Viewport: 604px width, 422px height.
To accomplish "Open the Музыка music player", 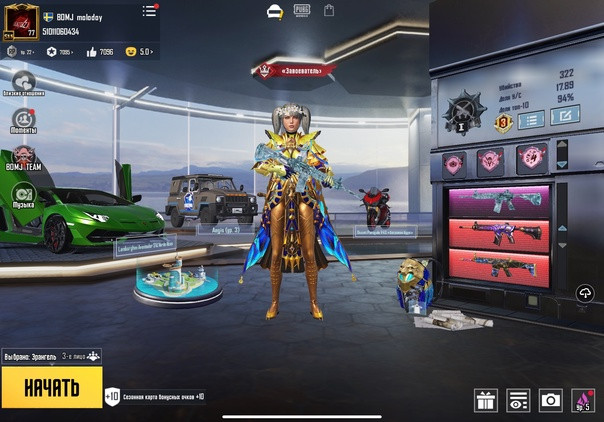I will 23,195.
